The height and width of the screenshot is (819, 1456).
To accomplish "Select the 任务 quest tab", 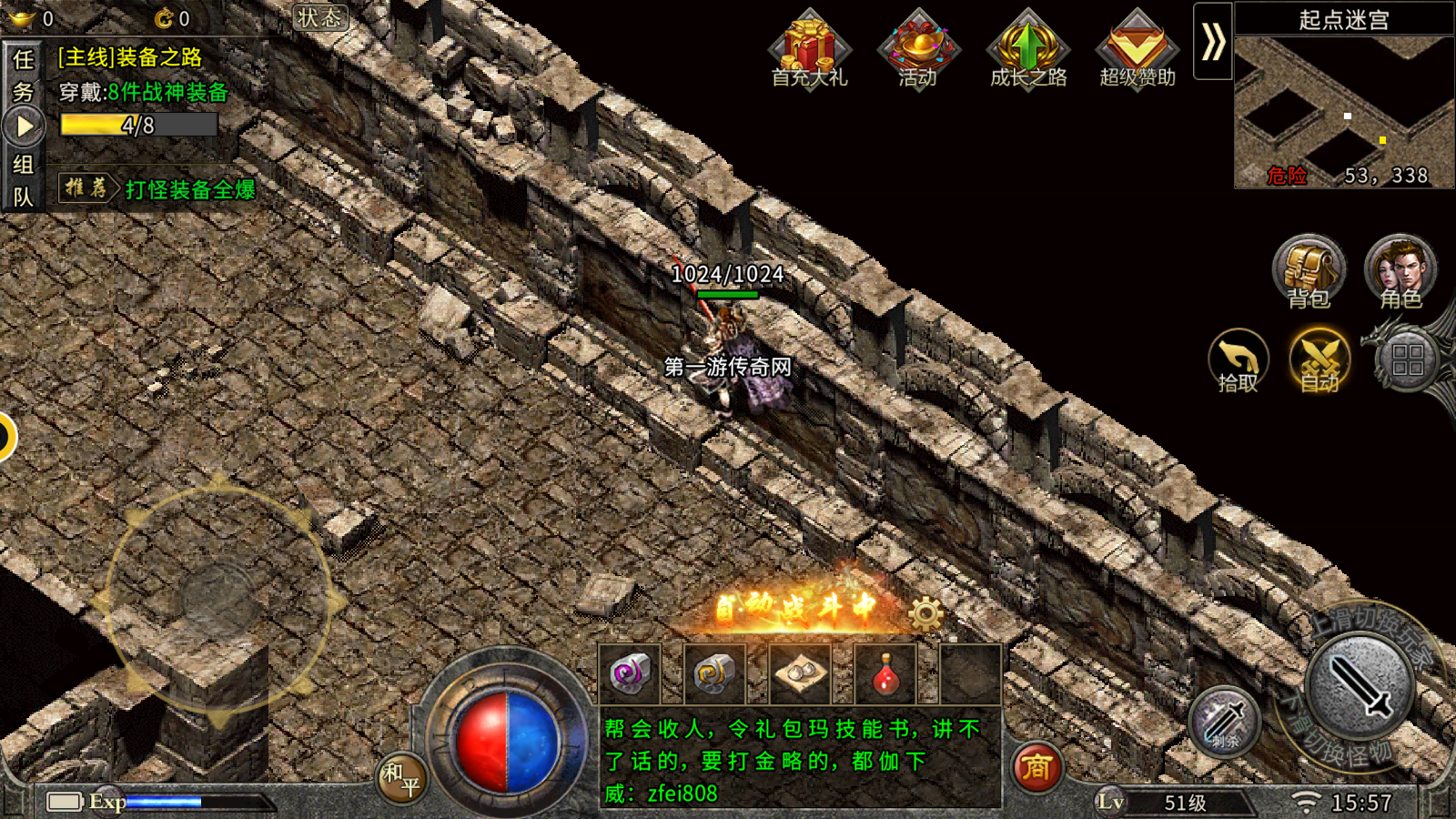I will (23, 76).
